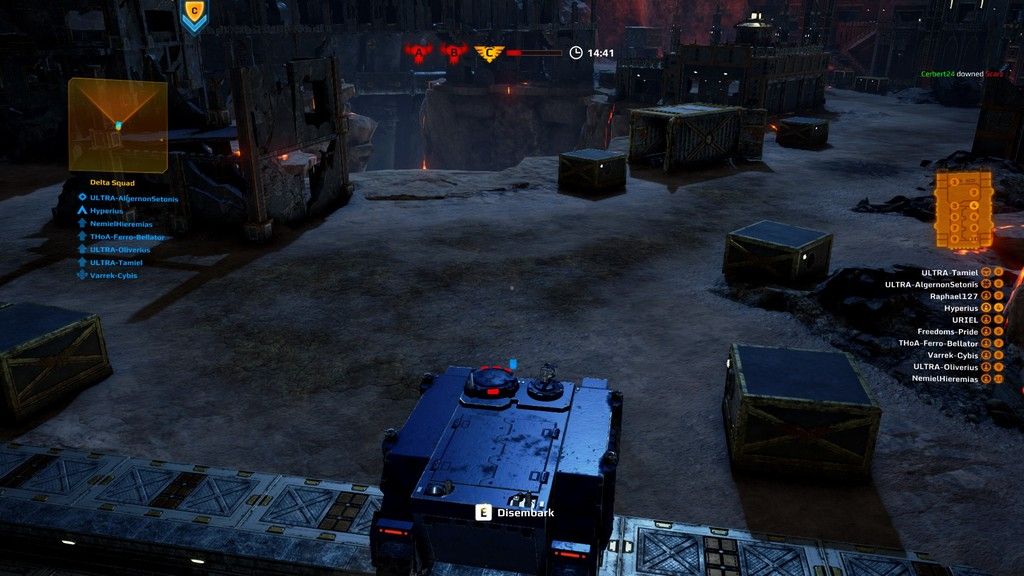Select capture point B icon
Screen dimensions: 1024x576
[453, 53]
